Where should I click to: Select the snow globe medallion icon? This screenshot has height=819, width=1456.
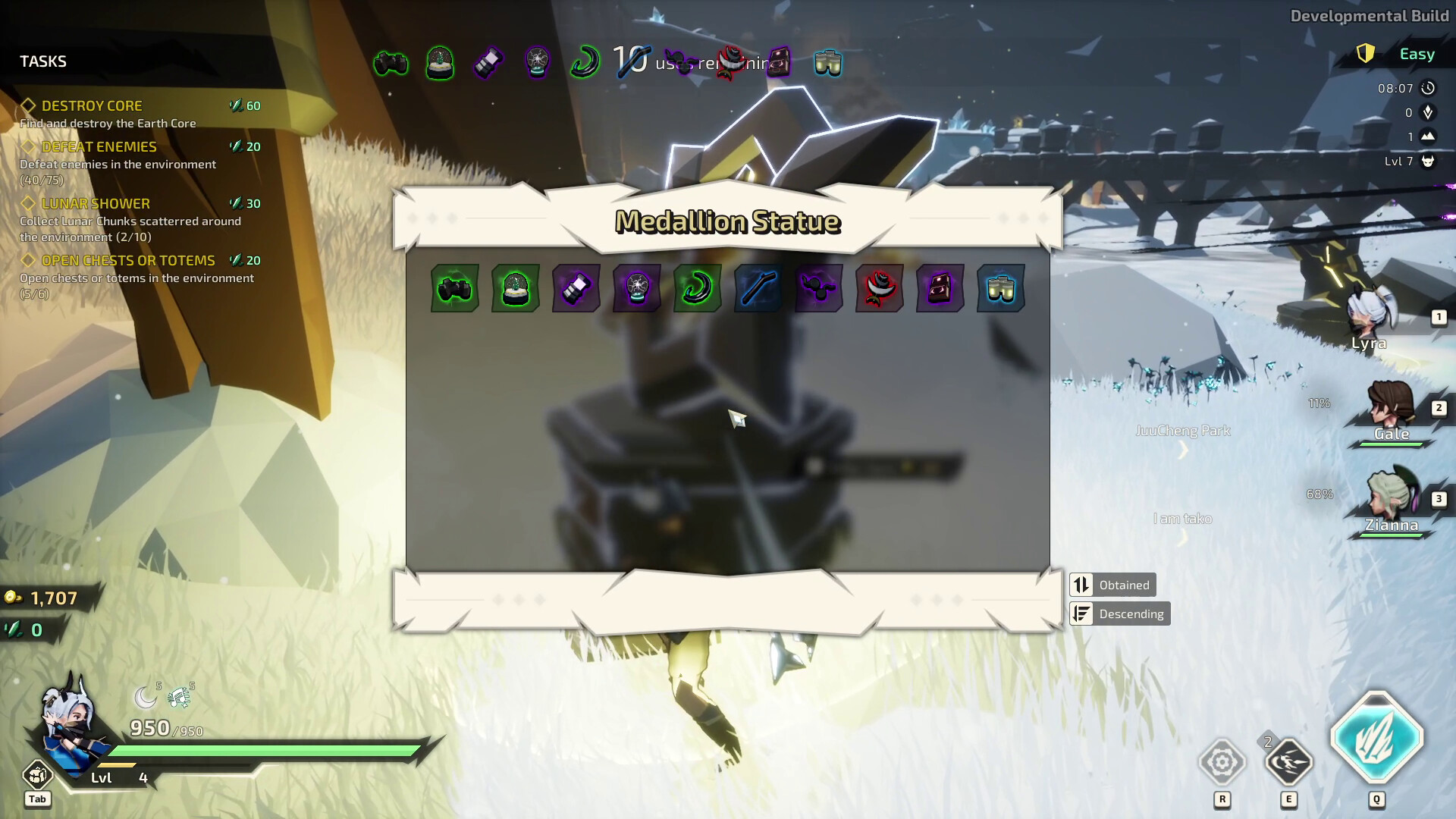515,288
